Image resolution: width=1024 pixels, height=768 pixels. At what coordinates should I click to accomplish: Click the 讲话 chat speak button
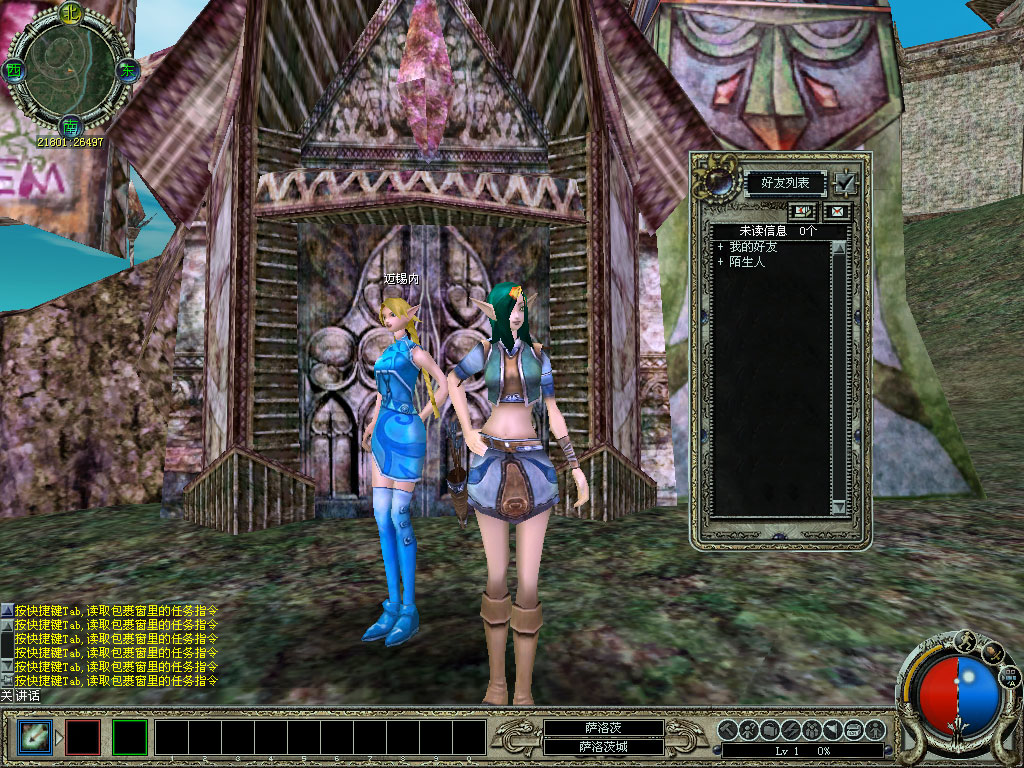(27, 695)
